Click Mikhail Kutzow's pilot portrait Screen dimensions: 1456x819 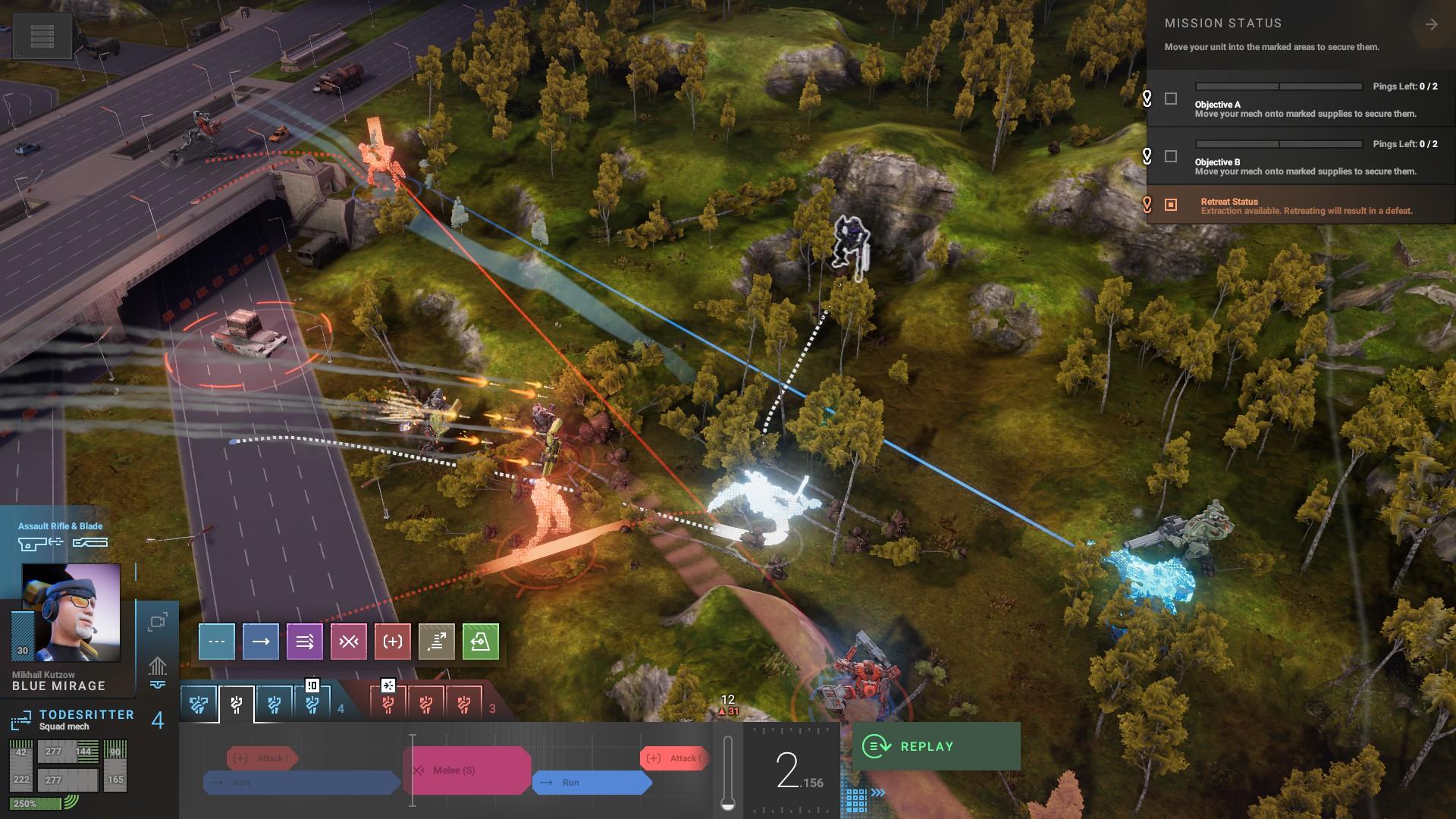[71, 612]
